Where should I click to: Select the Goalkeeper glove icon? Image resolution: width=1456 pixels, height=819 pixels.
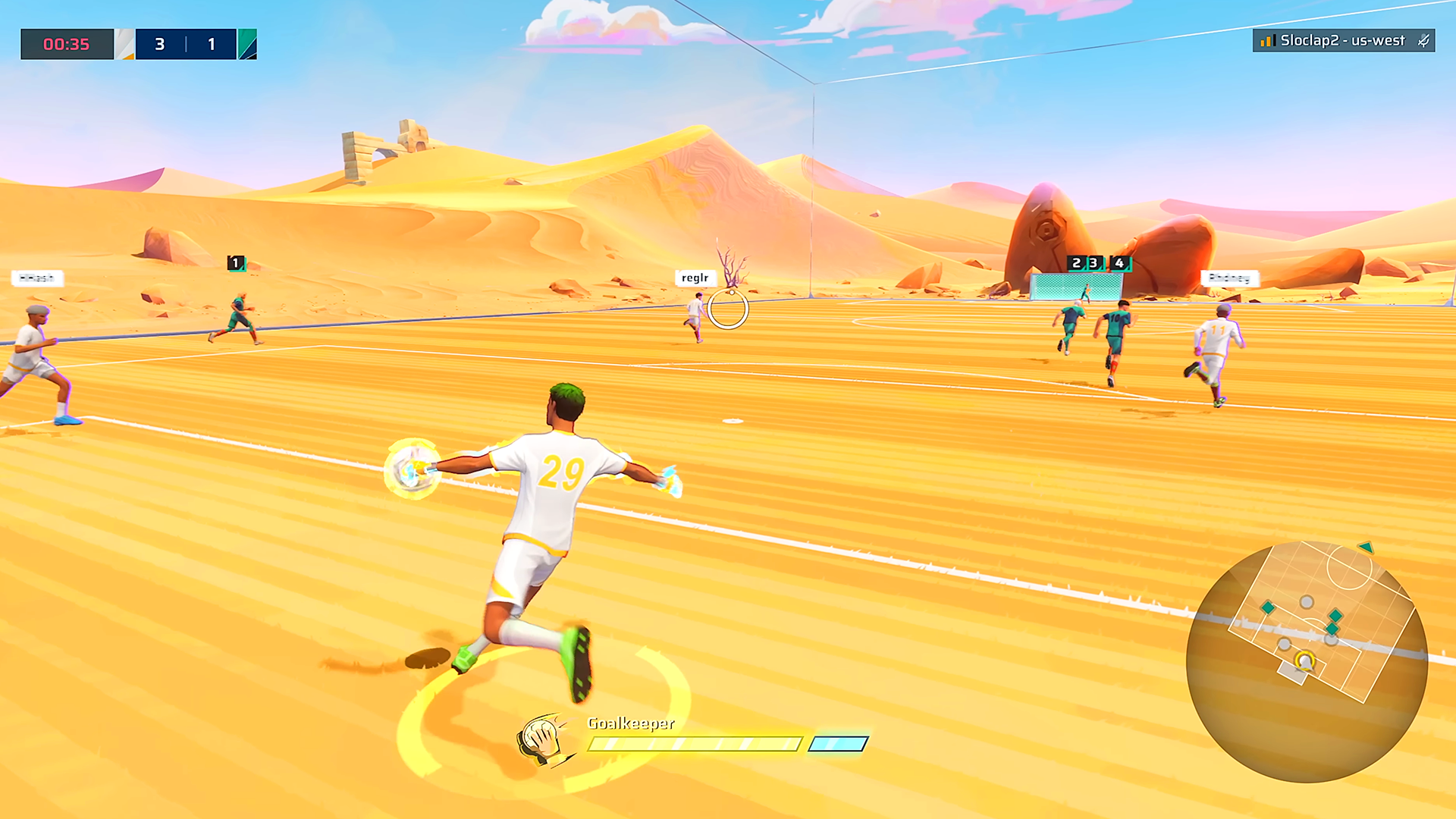(541, 739)
